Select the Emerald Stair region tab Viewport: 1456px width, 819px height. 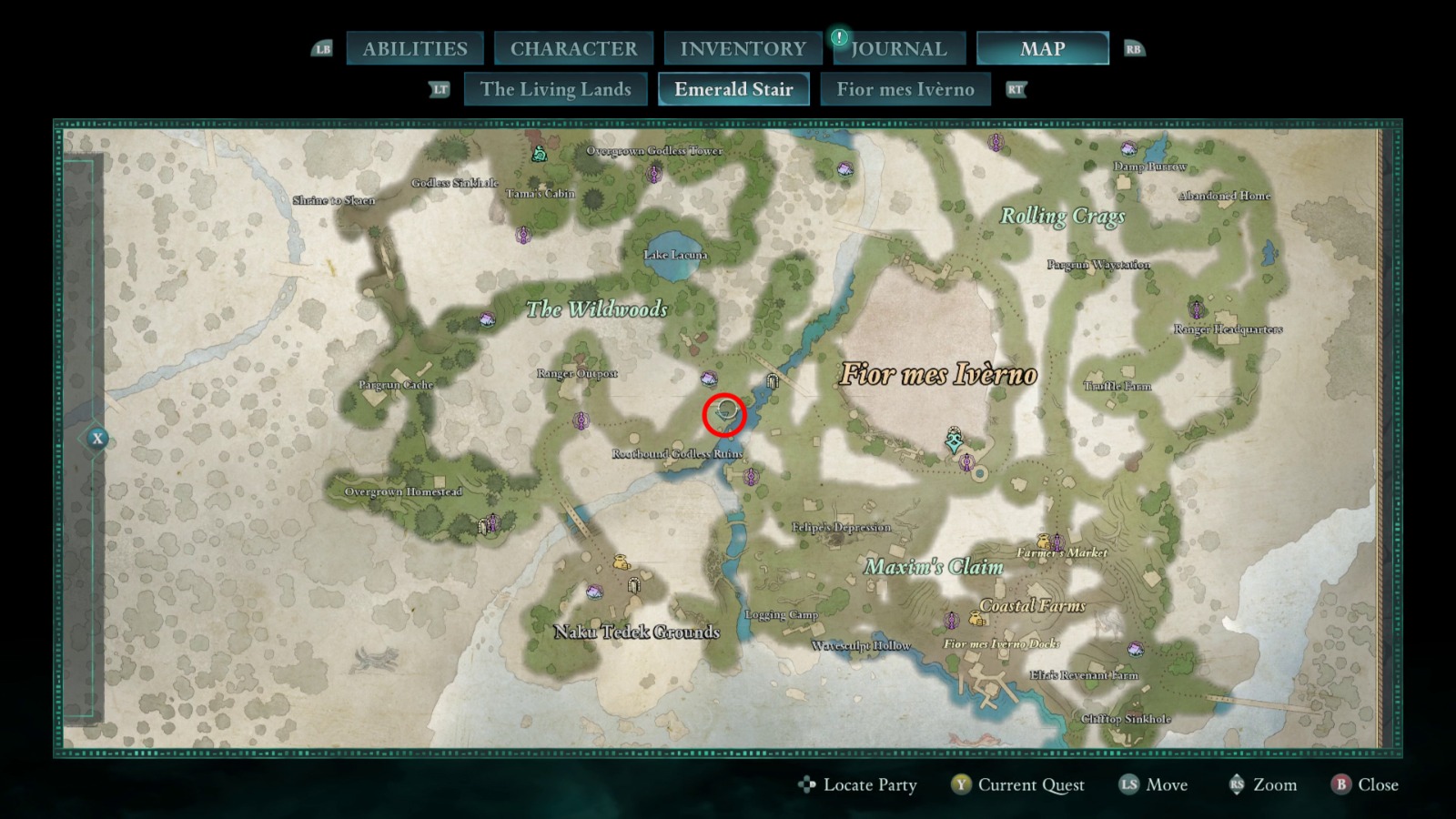click(733, 89)
